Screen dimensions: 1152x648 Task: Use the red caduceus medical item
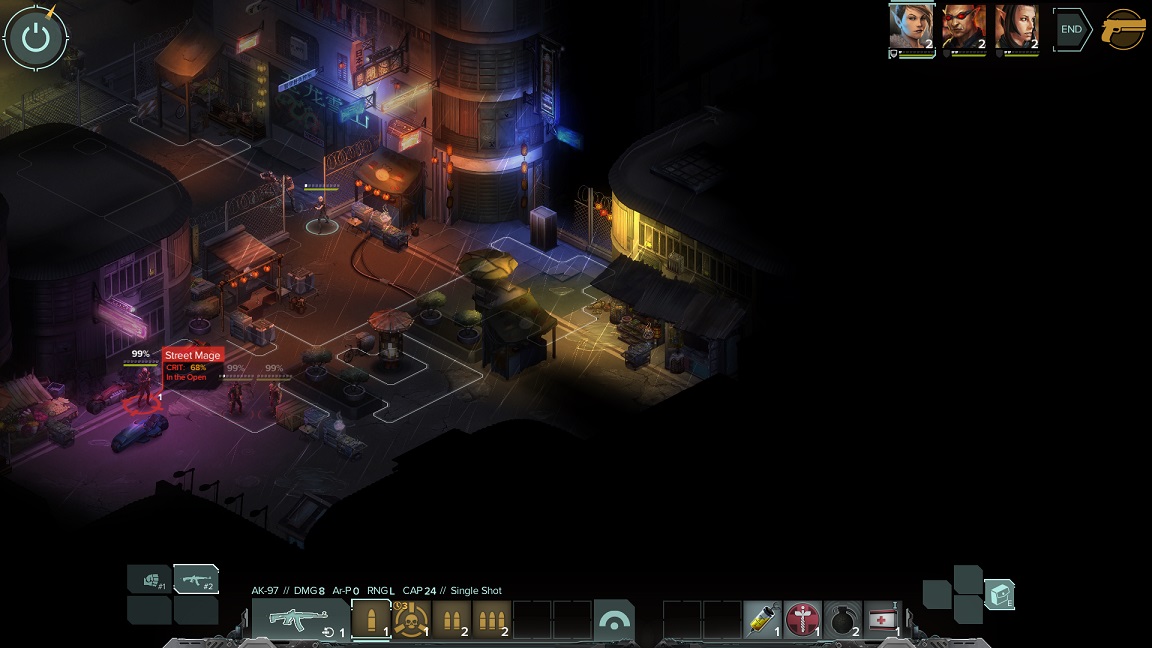pos(803,620)
